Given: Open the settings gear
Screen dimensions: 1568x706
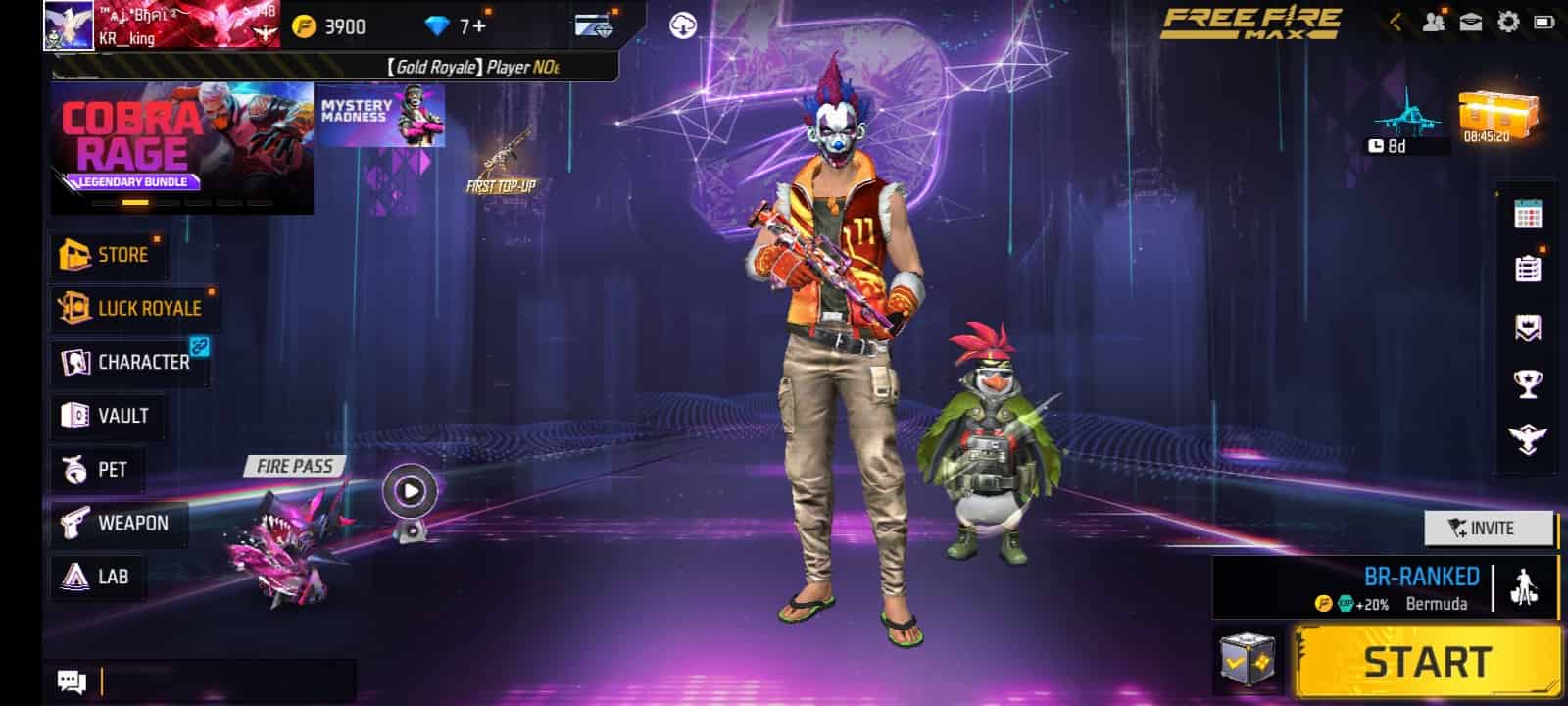Looking at the screenshot, I should (1508, 23).
